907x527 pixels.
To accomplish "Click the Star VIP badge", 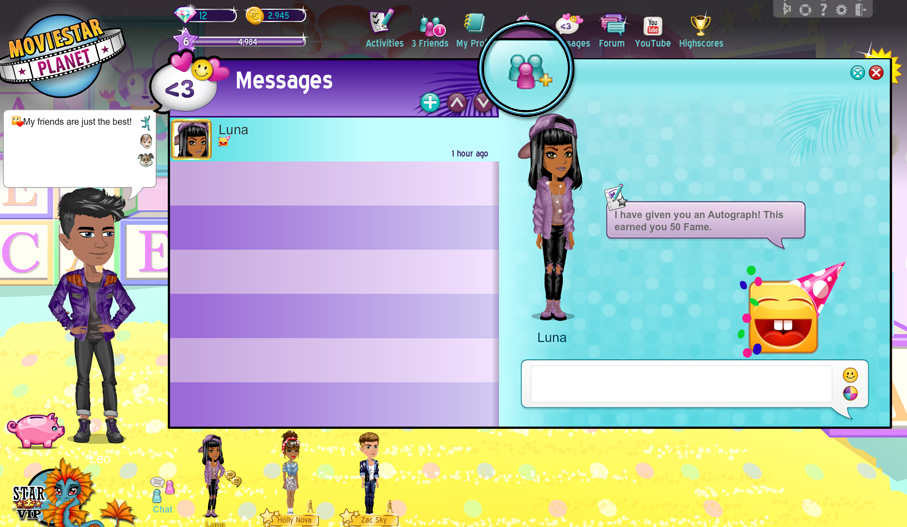I will coord(30,497).
